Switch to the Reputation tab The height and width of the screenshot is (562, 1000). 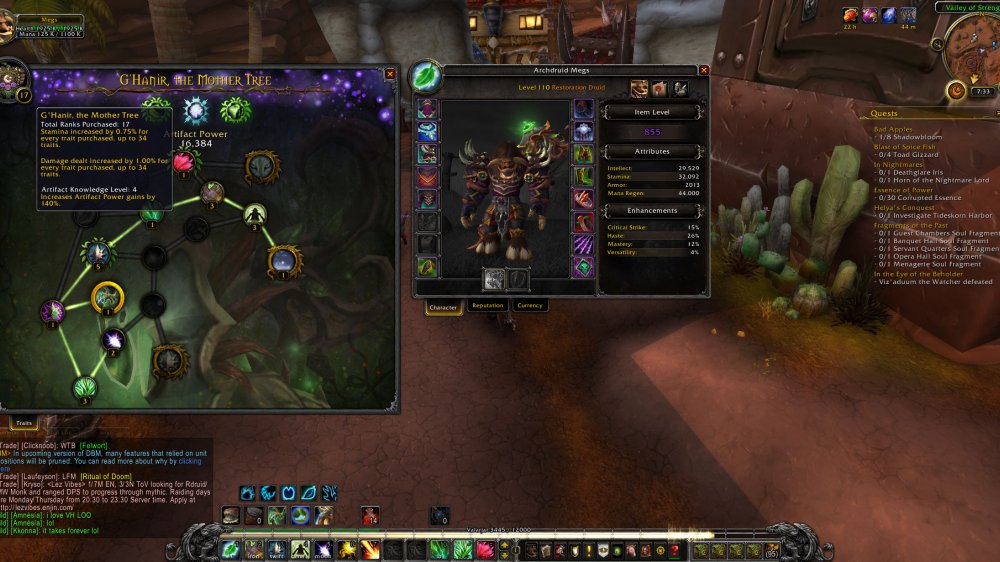click(487, 306)
